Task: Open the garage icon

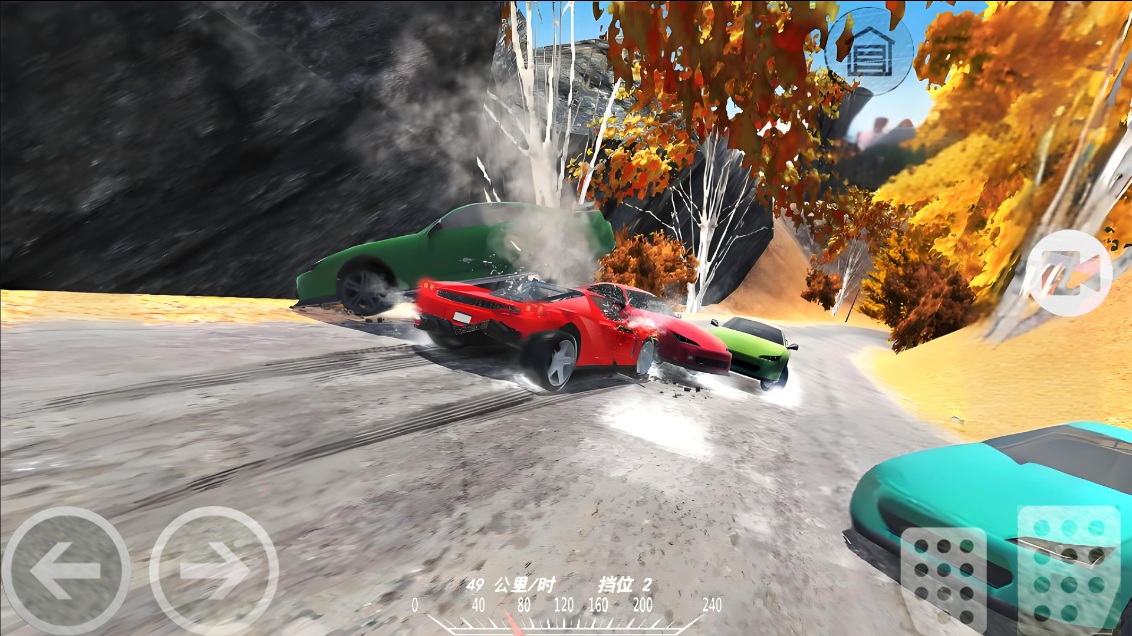Action: coord(869,50)
